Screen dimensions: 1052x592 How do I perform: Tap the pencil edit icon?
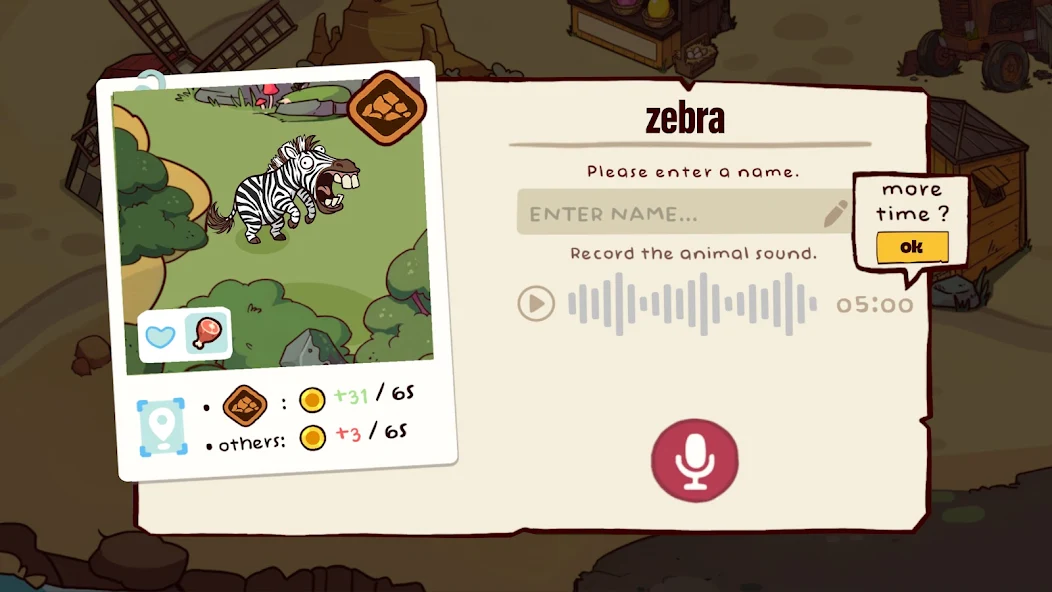click(x=835, y=213)
